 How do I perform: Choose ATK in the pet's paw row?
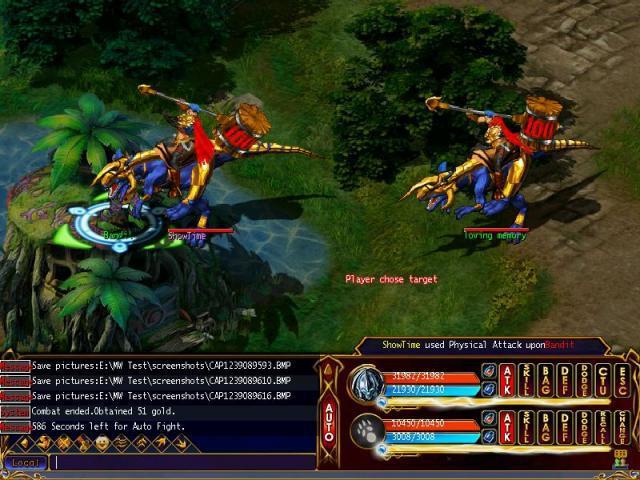(507, 427)
